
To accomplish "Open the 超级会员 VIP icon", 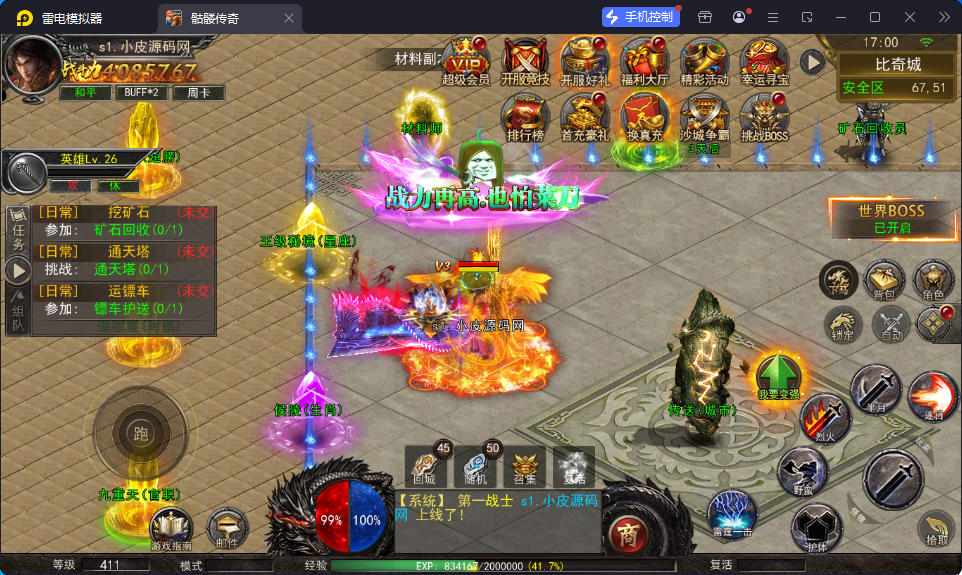I will point(465,60).
